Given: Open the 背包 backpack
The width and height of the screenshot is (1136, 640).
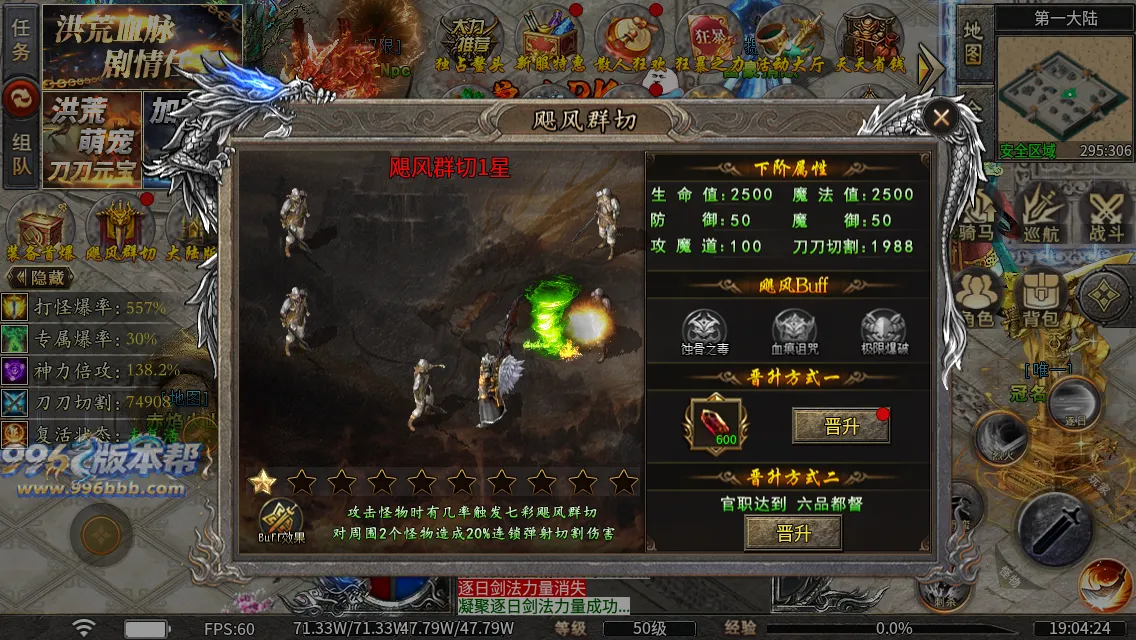Looking at the screenshot, I should (x=1041, y=298).
